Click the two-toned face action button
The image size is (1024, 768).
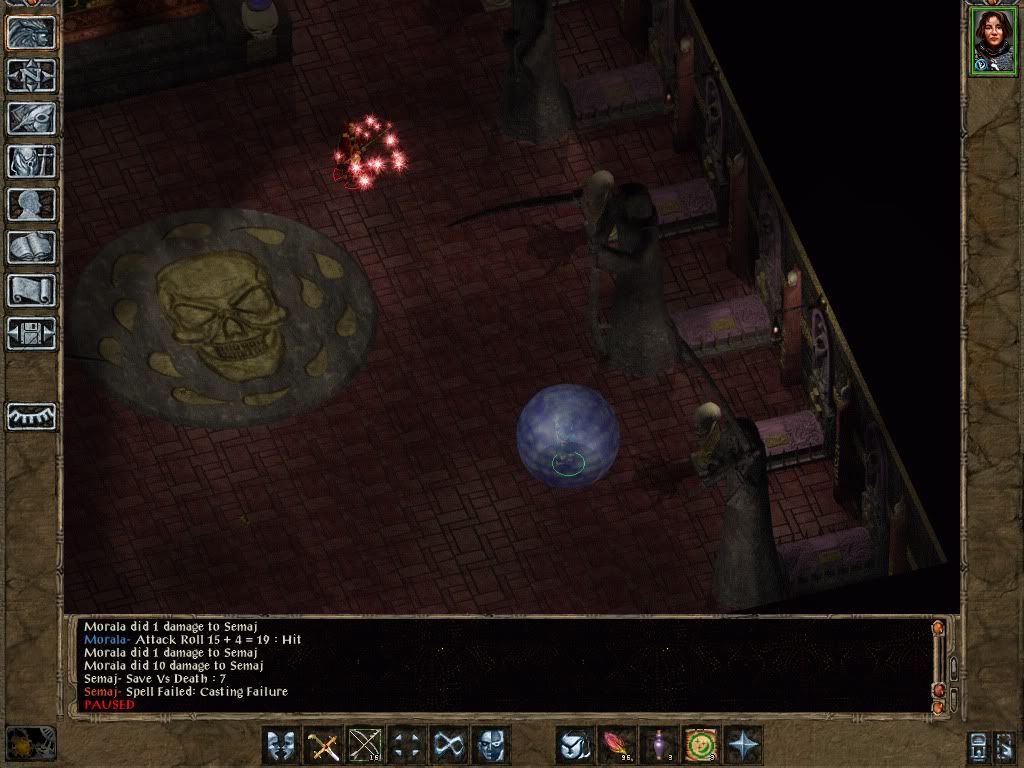491,745
